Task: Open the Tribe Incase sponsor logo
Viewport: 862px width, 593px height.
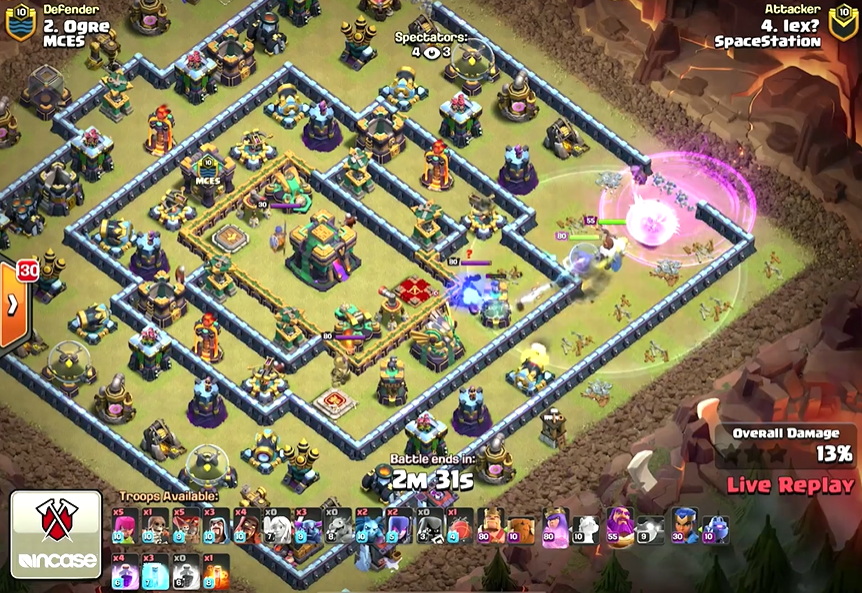Action: point(56,534)
